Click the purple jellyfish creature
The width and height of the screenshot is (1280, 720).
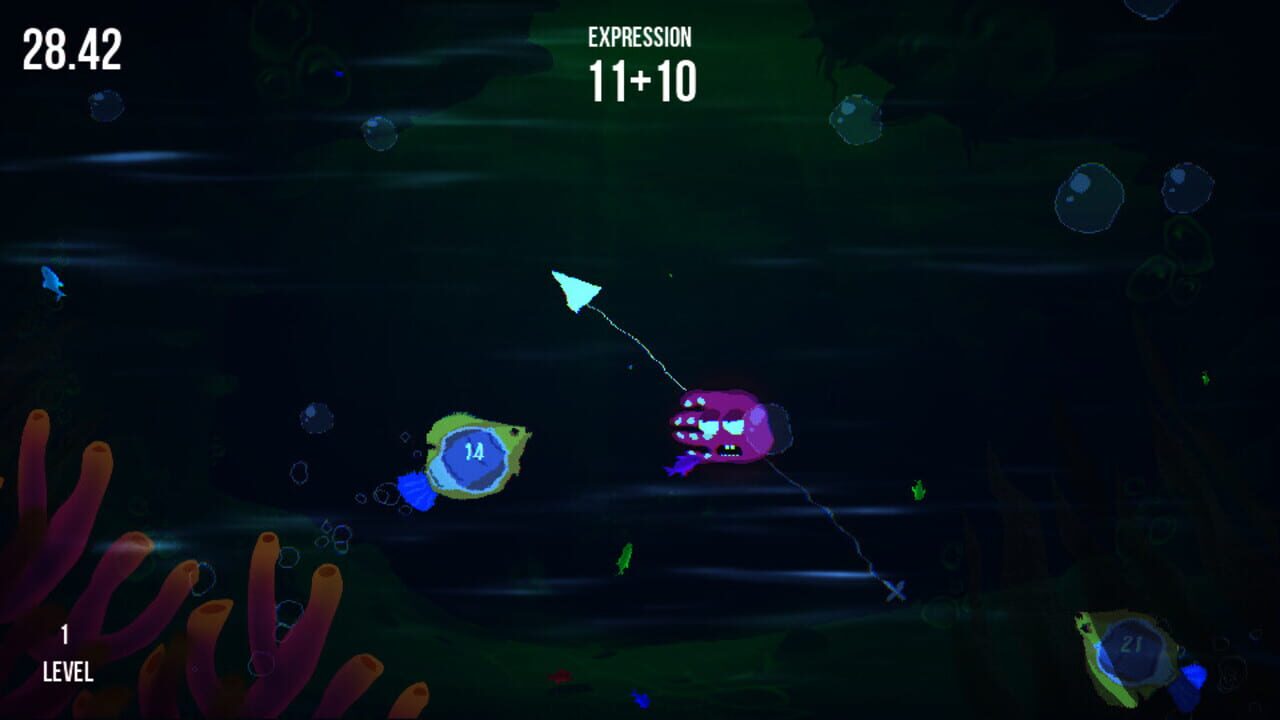pos(725,430)
